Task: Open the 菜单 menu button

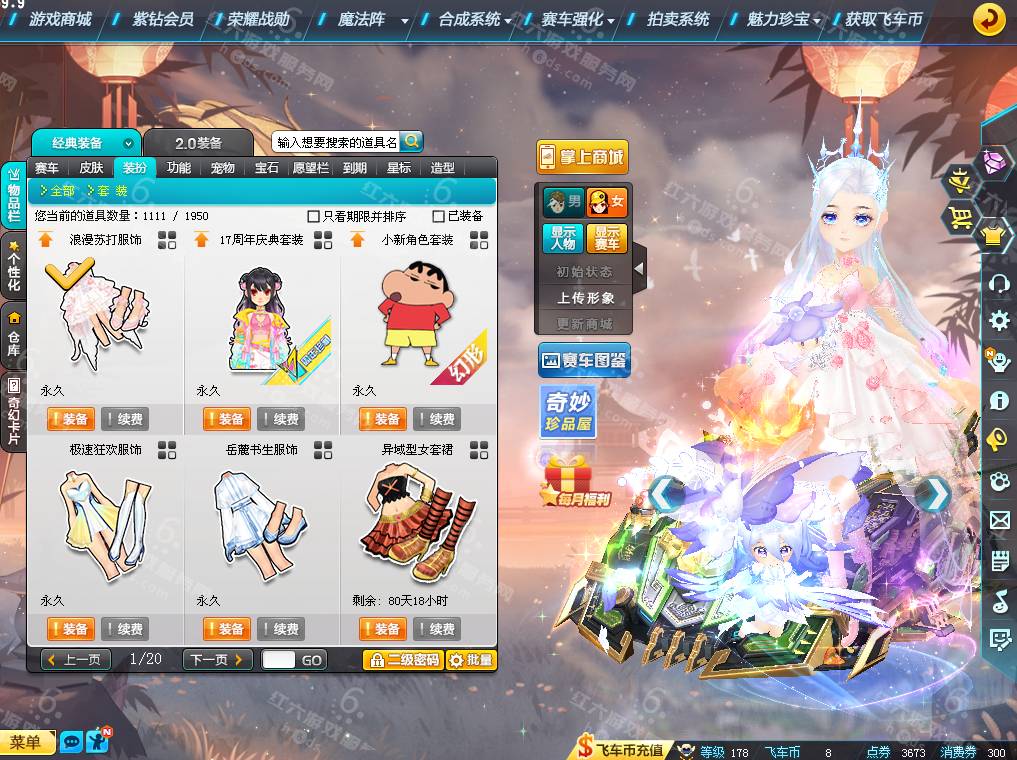Action: tap(27, 742)
